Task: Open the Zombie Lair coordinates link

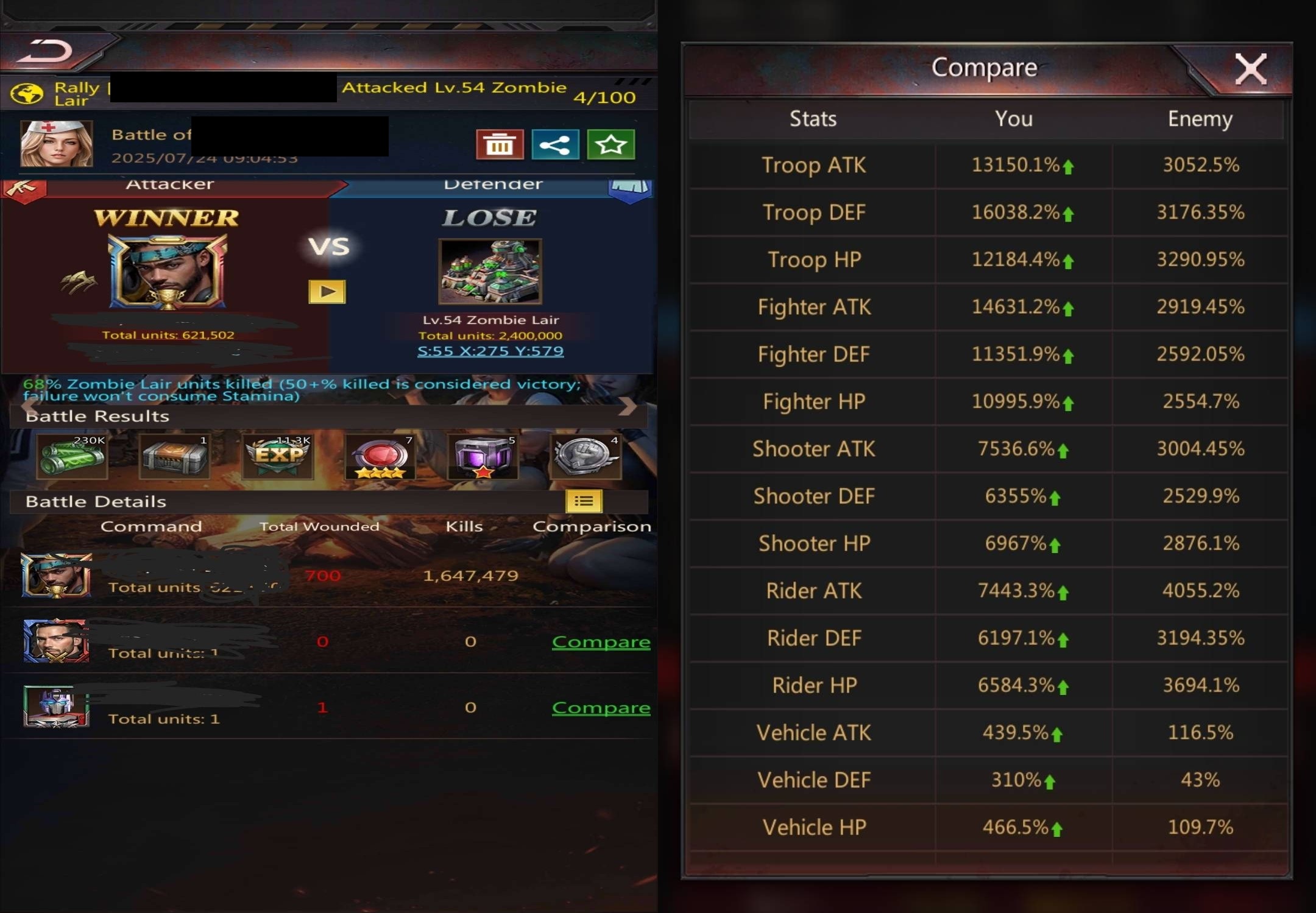Action: (x=490, y=351)
